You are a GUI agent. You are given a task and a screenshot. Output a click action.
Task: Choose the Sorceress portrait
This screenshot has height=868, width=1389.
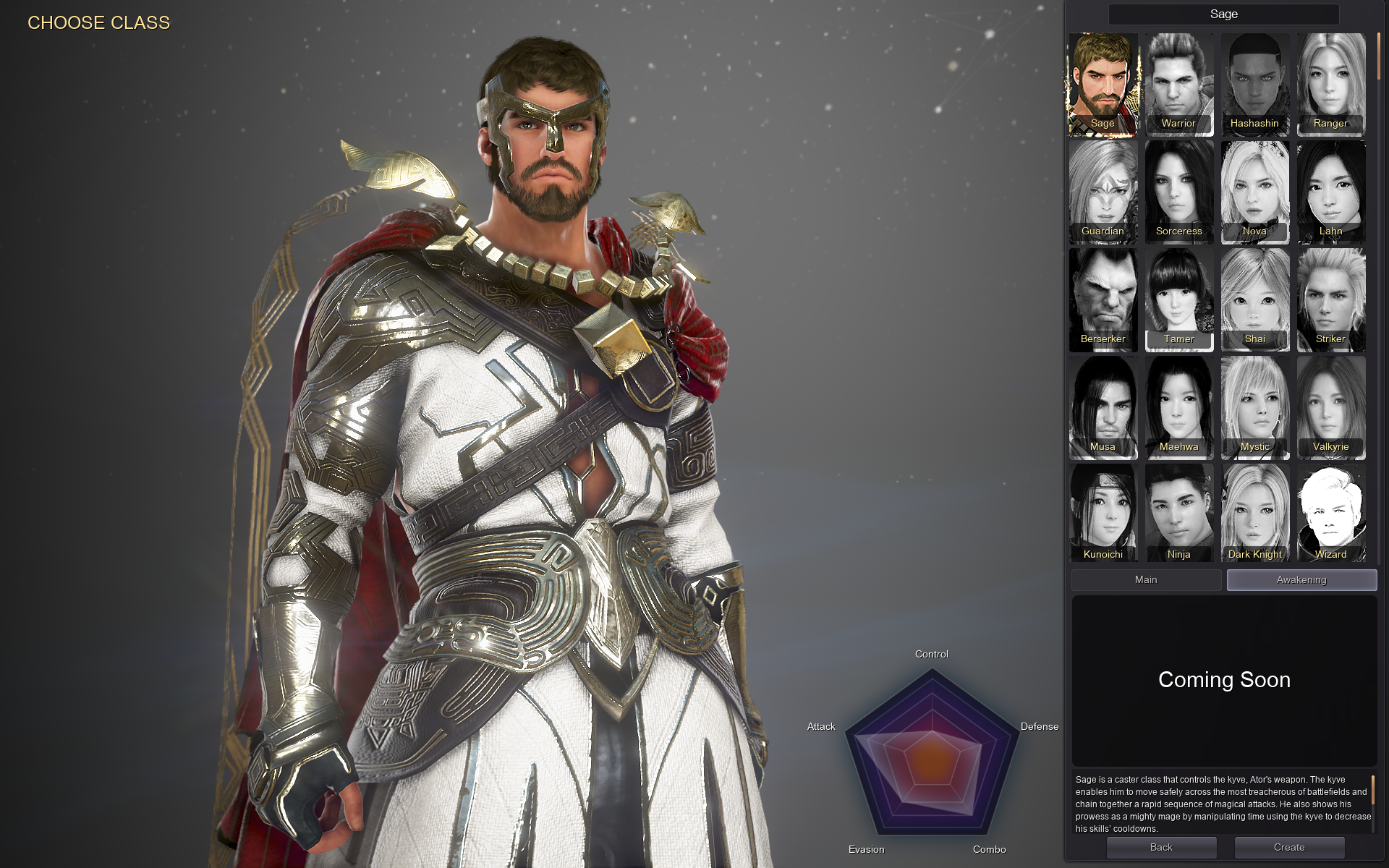pos(1178,192)
